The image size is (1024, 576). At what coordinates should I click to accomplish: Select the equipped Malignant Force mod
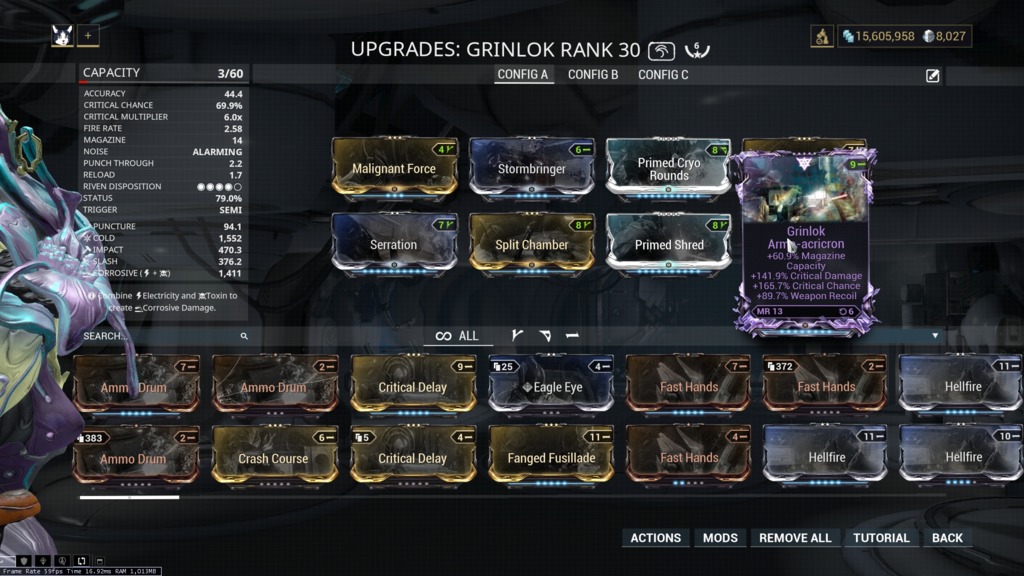[x=394, y=169]
